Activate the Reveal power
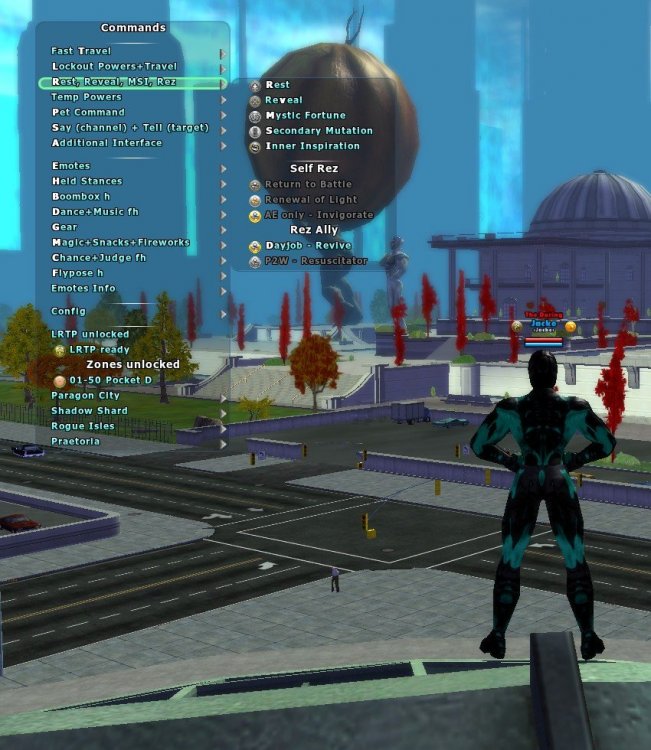 click(x=283, y=100)
